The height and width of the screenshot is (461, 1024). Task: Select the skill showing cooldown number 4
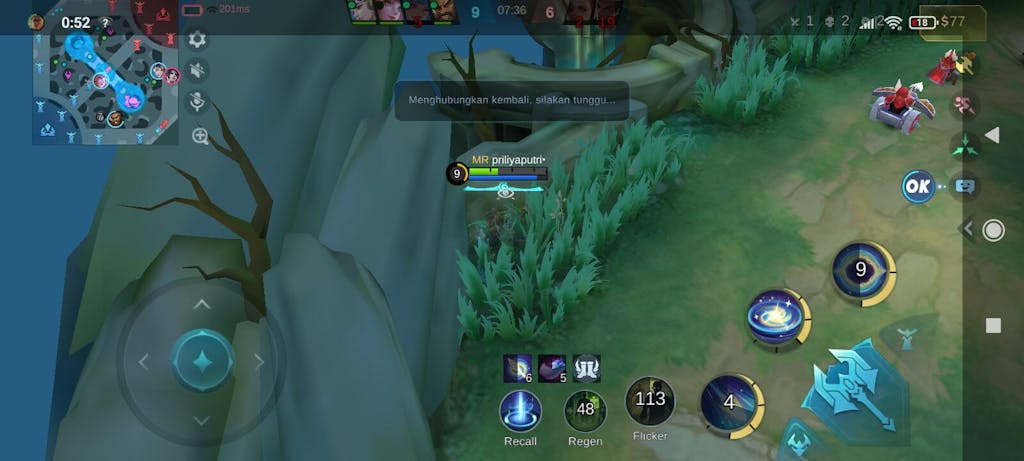[x=730, y=403]
